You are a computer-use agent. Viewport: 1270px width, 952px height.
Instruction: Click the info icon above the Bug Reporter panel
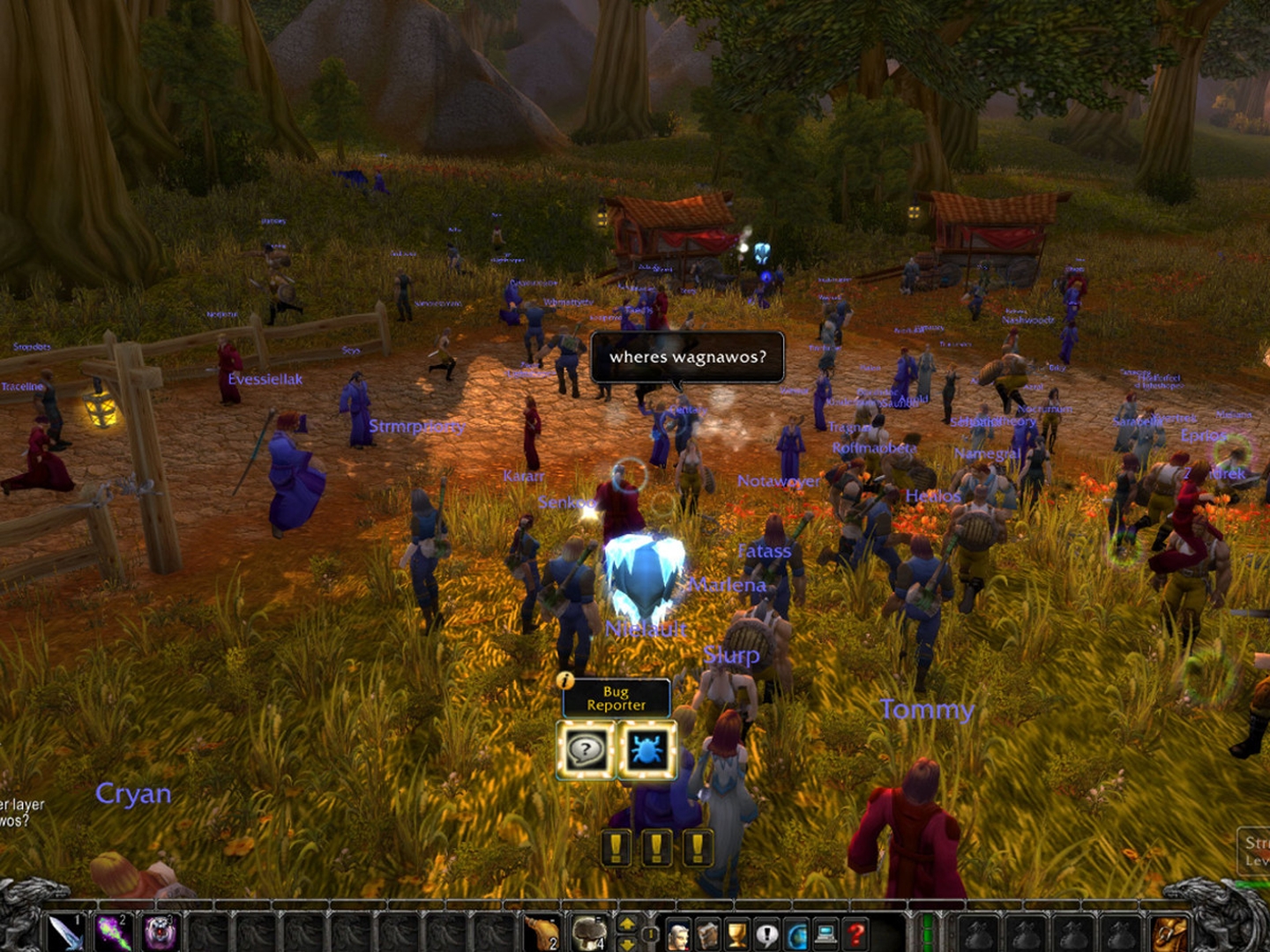pos(564,680)
